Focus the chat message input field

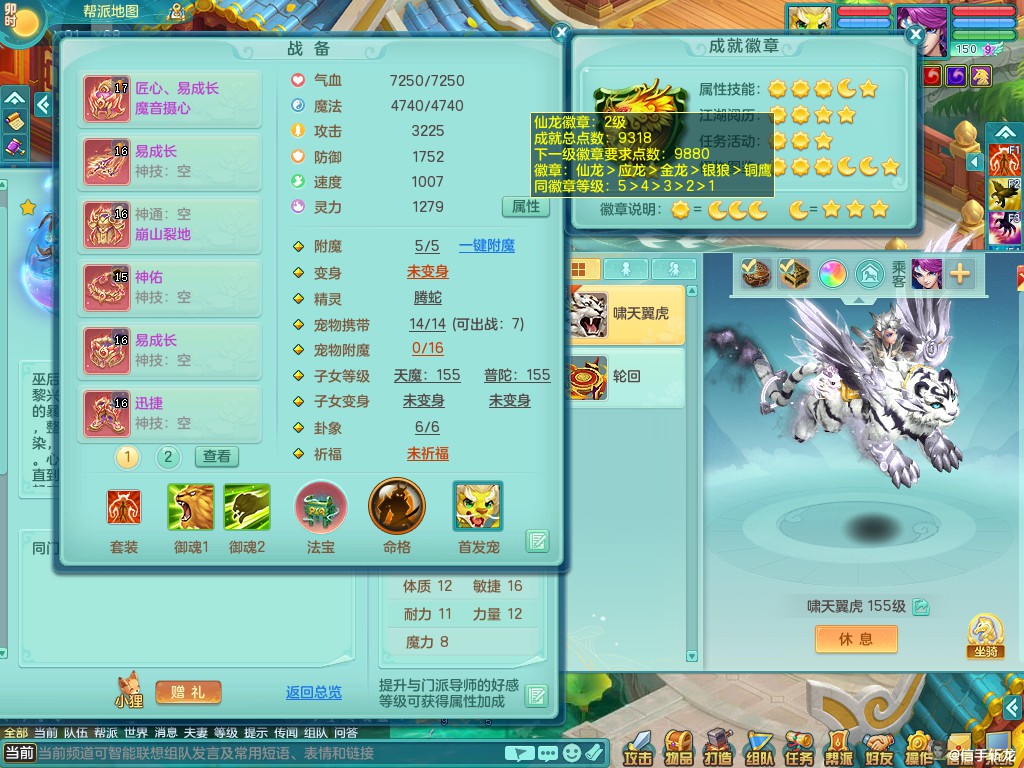click(x=270, y=753)
